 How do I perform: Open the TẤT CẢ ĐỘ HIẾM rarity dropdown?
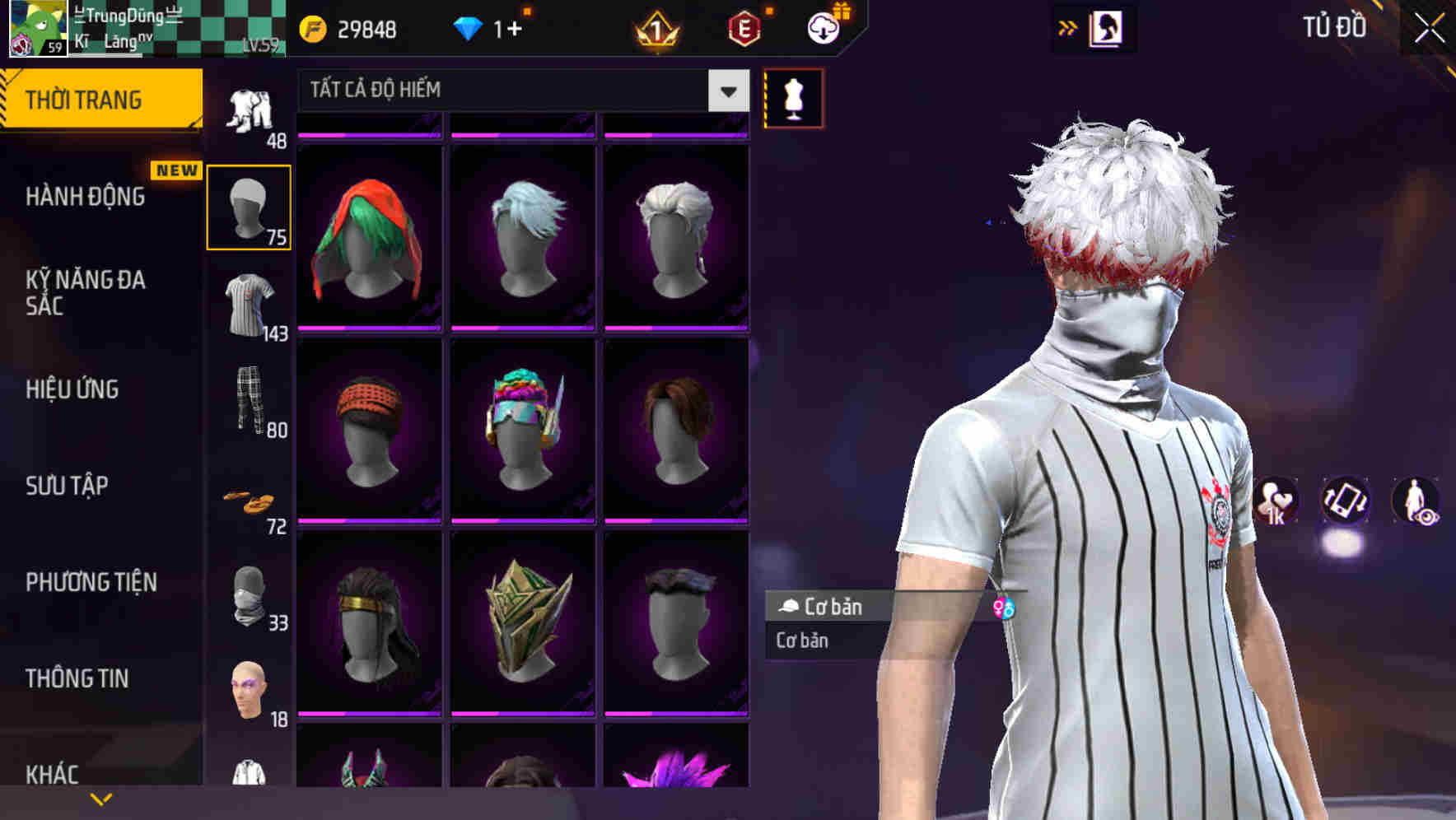tap(519, 91)
